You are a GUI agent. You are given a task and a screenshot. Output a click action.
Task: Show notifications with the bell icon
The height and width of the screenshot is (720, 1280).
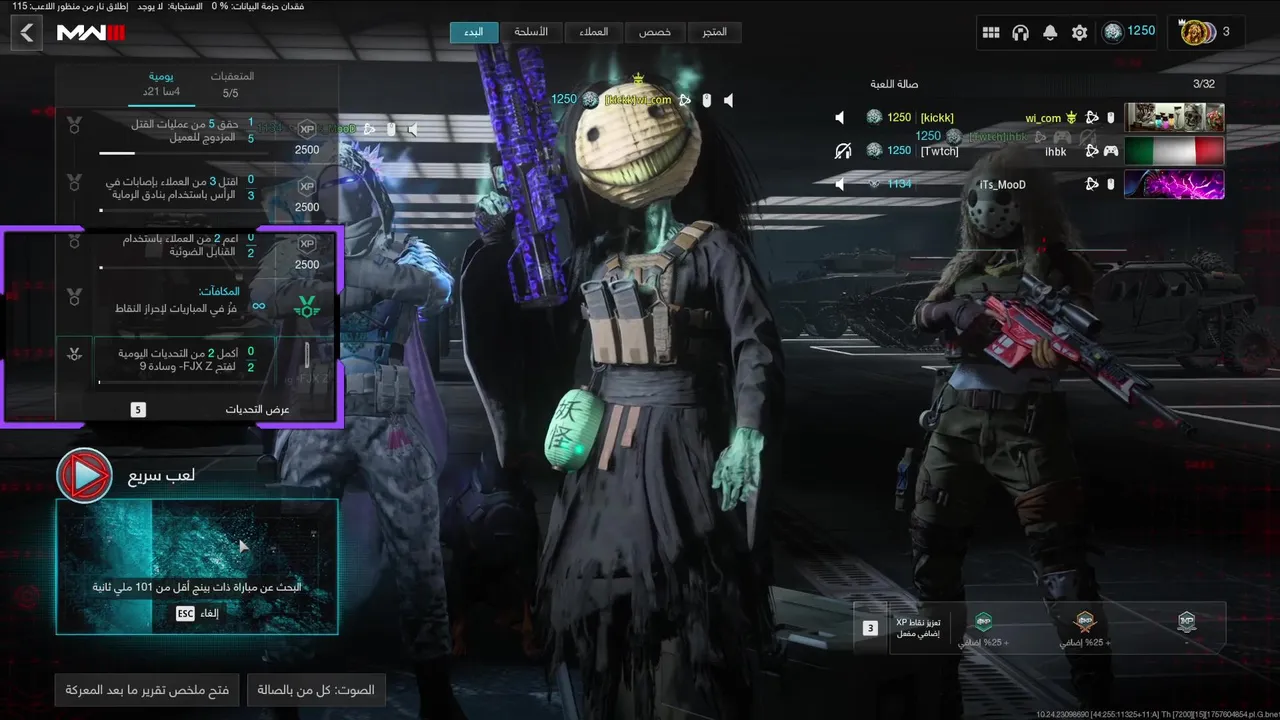coord(1050,33)
